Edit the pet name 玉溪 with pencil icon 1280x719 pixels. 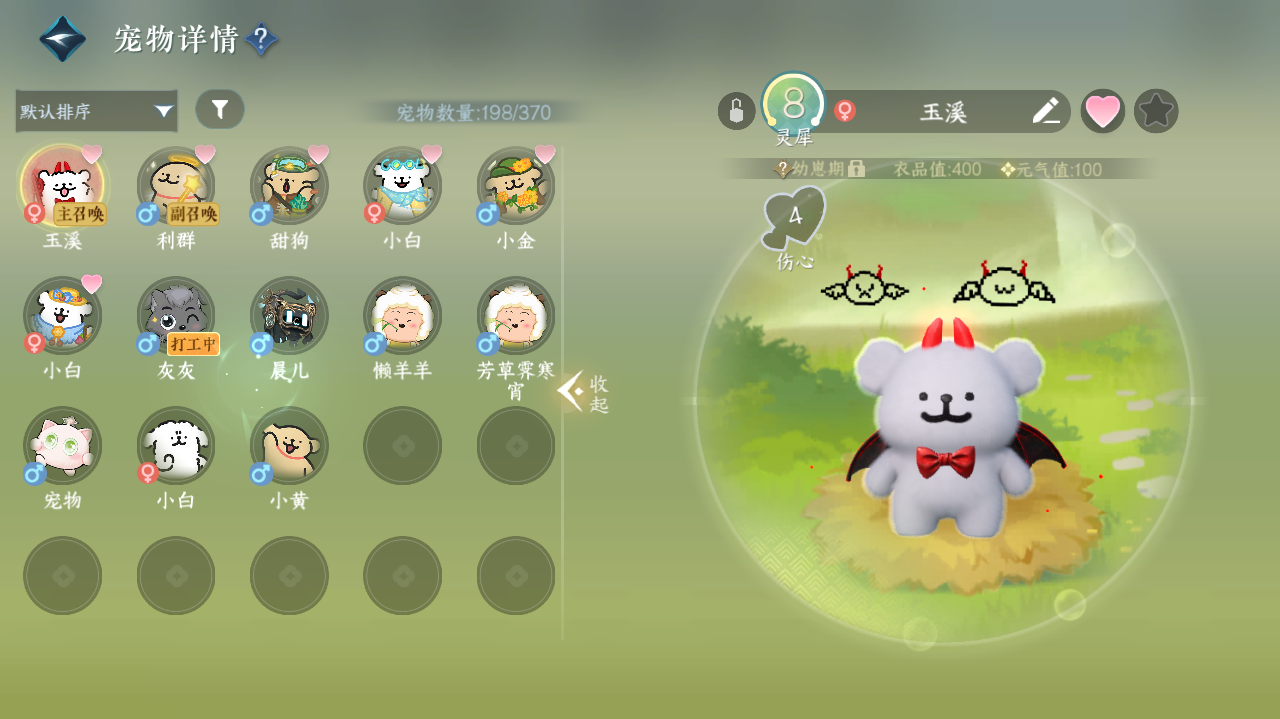1046,111
